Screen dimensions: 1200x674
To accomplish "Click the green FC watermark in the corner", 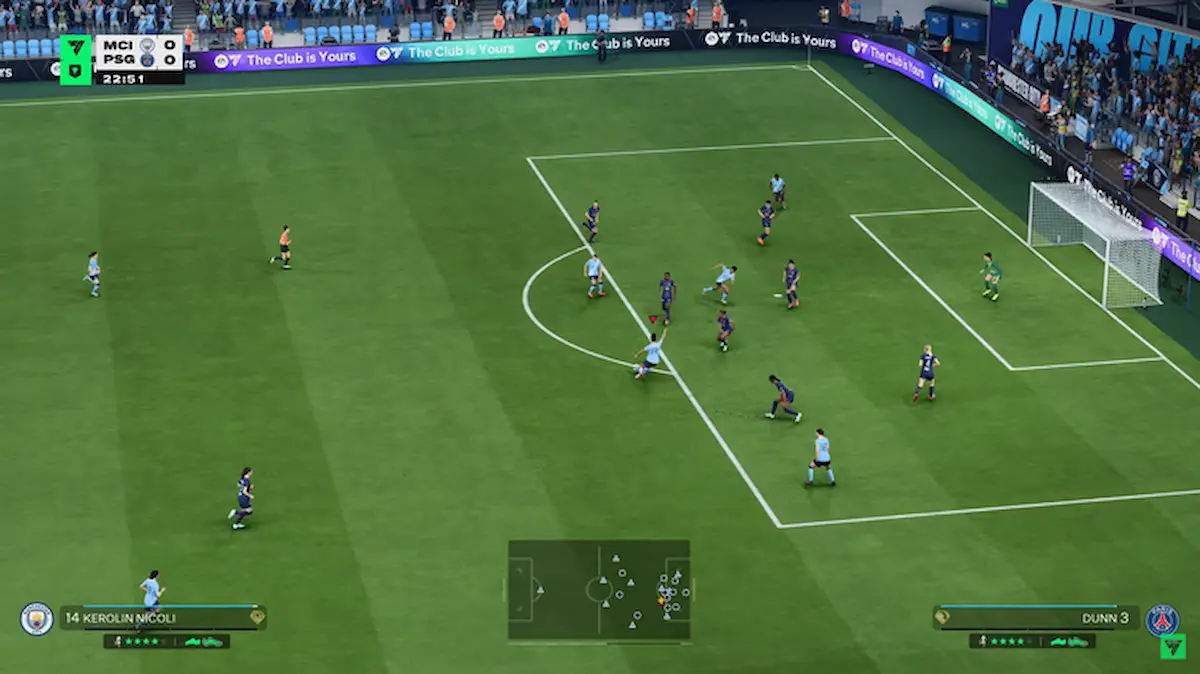I will tap(1172, 646).
